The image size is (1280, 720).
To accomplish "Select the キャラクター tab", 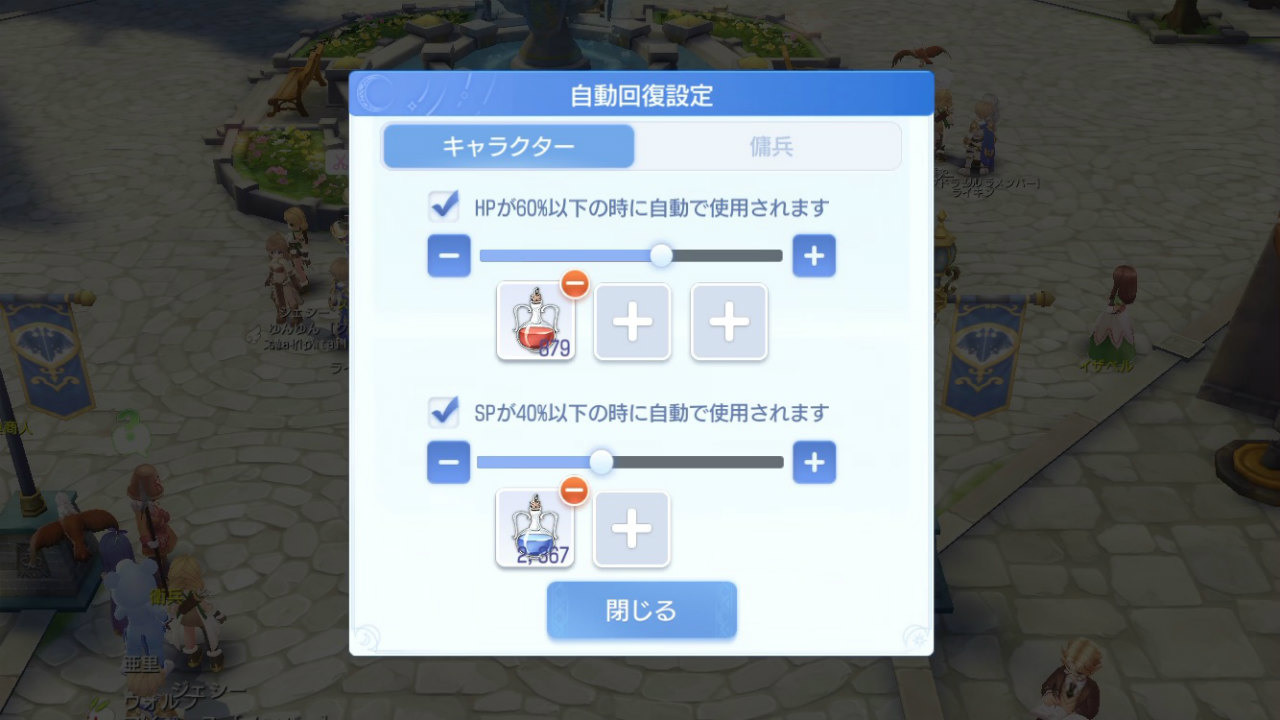I will click(509, 146).
